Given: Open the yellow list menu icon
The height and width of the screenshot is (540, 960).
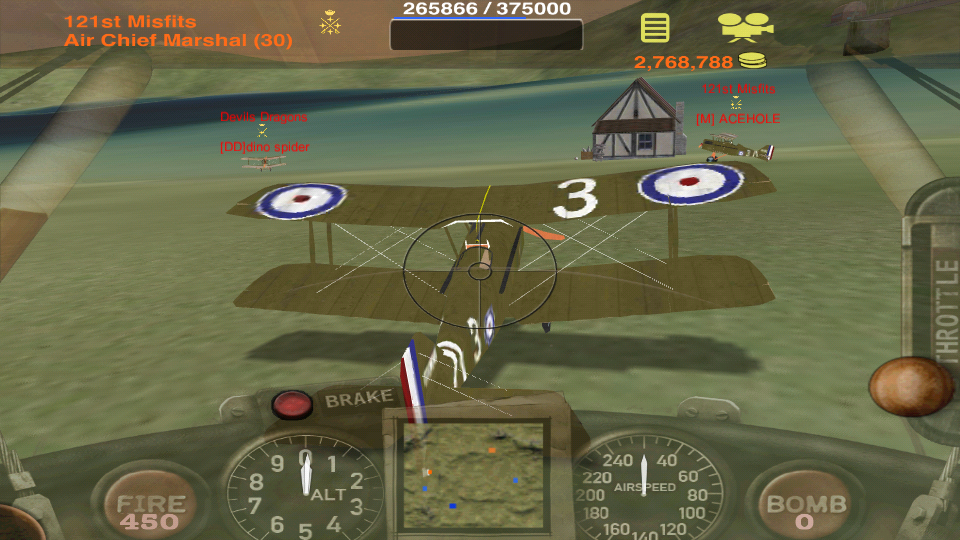Looking at the screenshot, I should click(655, 27).
